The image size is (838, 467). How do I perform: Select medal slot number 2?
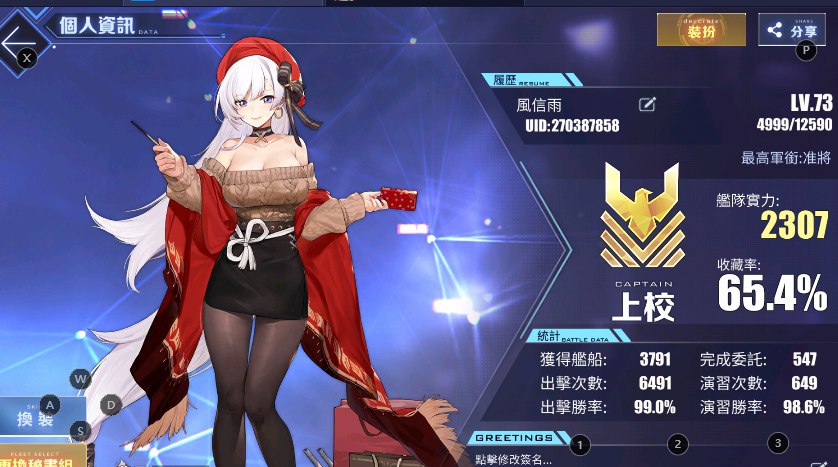click(678, 444)
